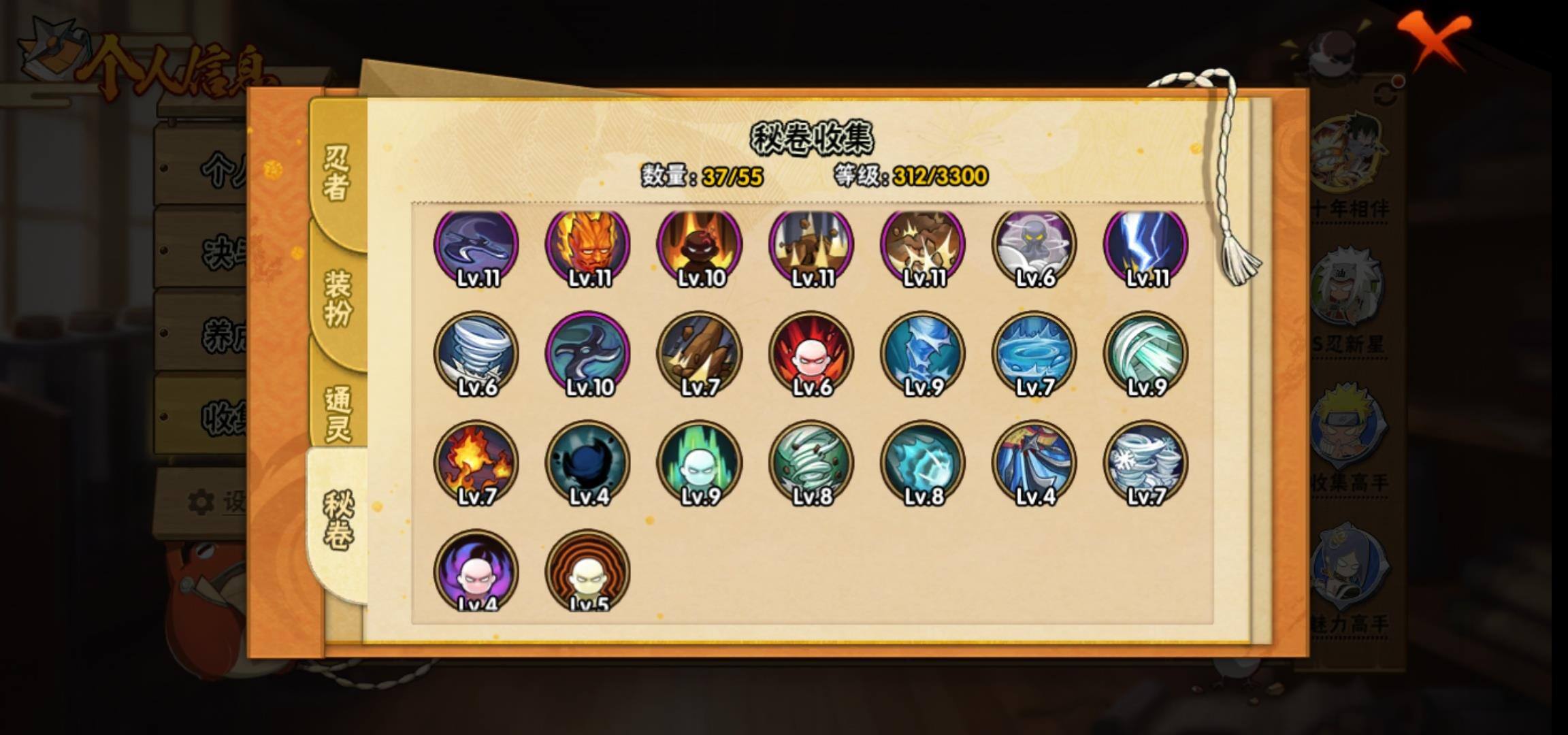
Task: Click the purple-aura bald figure scroll
Action: click(x=476, y=570)
